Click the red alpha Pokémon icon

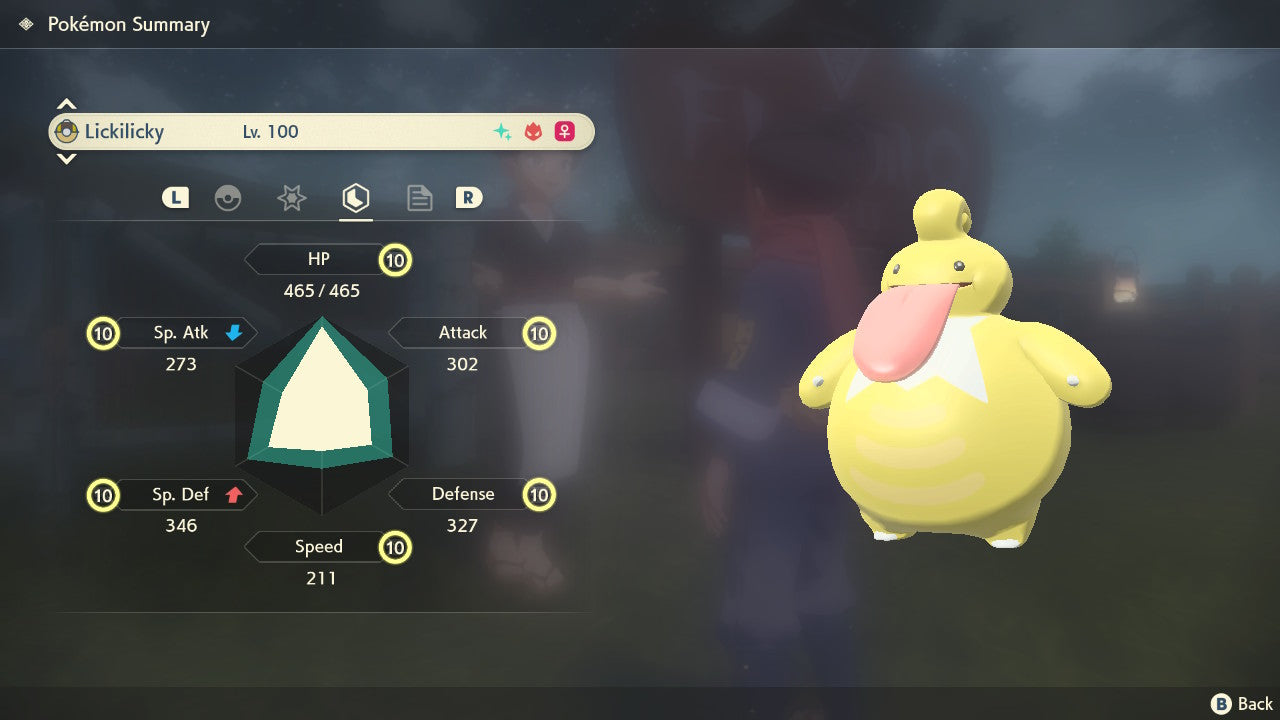pos(533,132)
